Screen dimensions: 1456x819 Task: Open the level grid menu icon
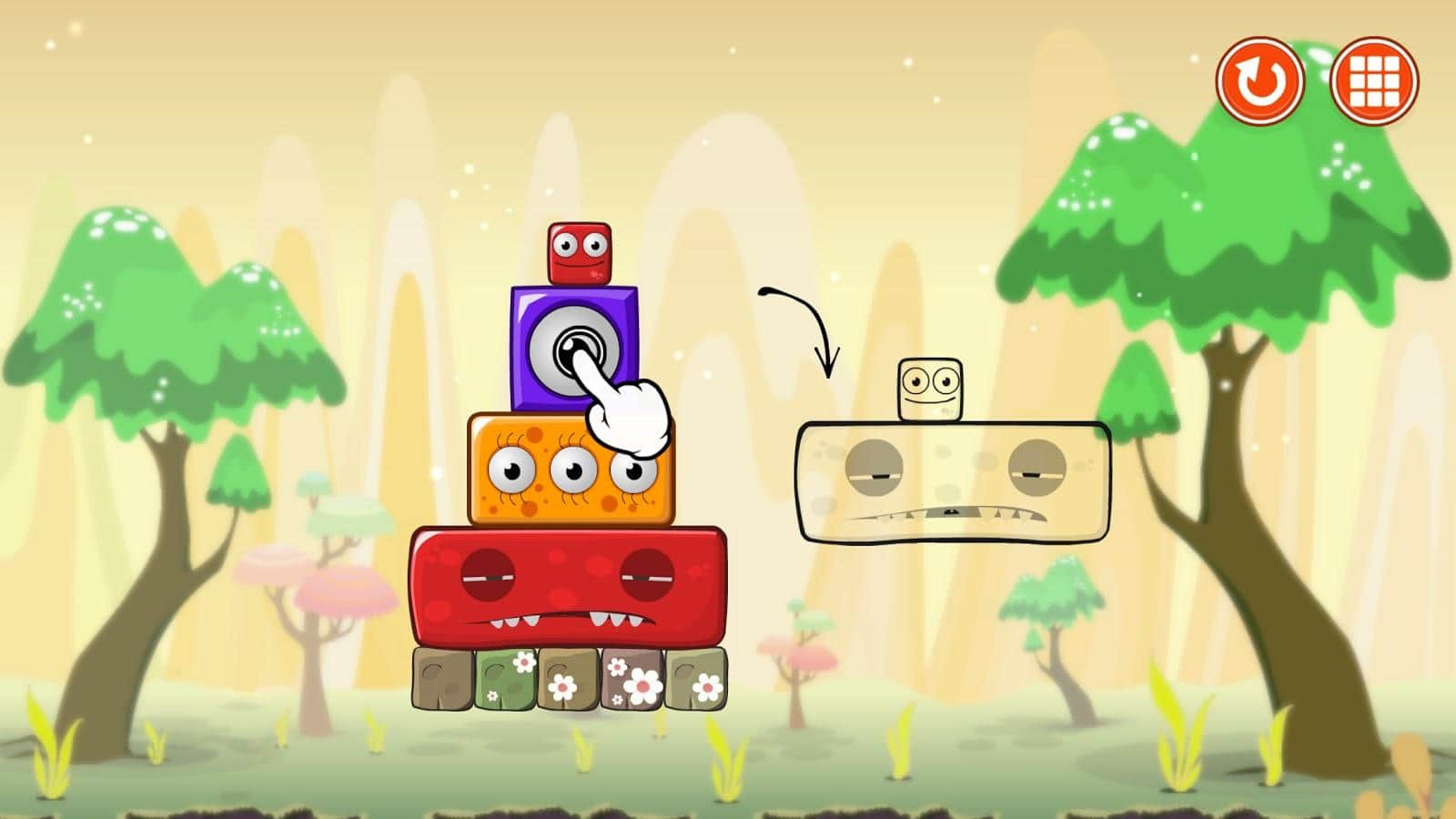click(1376, 82)
